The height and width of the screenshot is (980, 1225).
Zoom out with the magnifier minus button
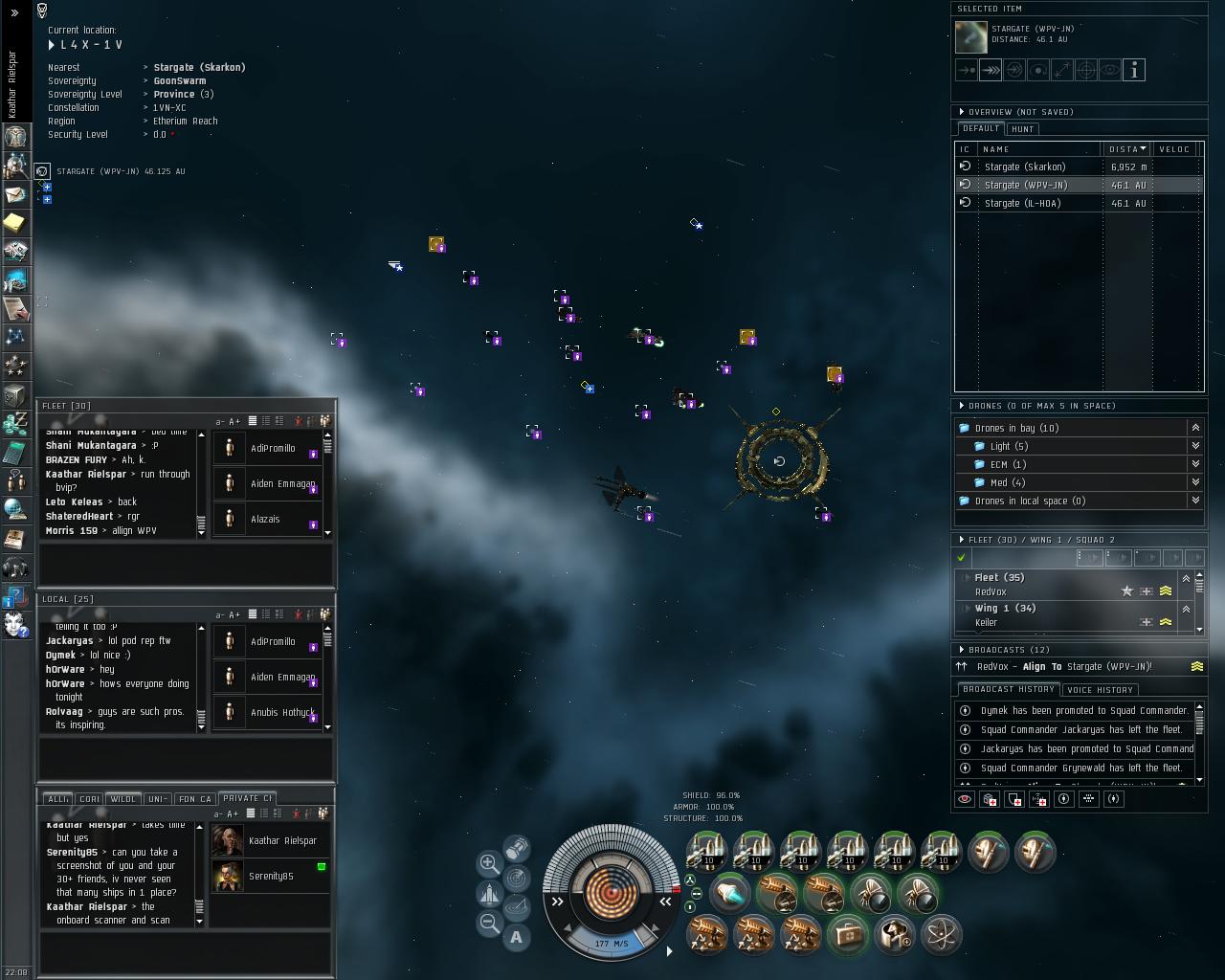point(489,923)
